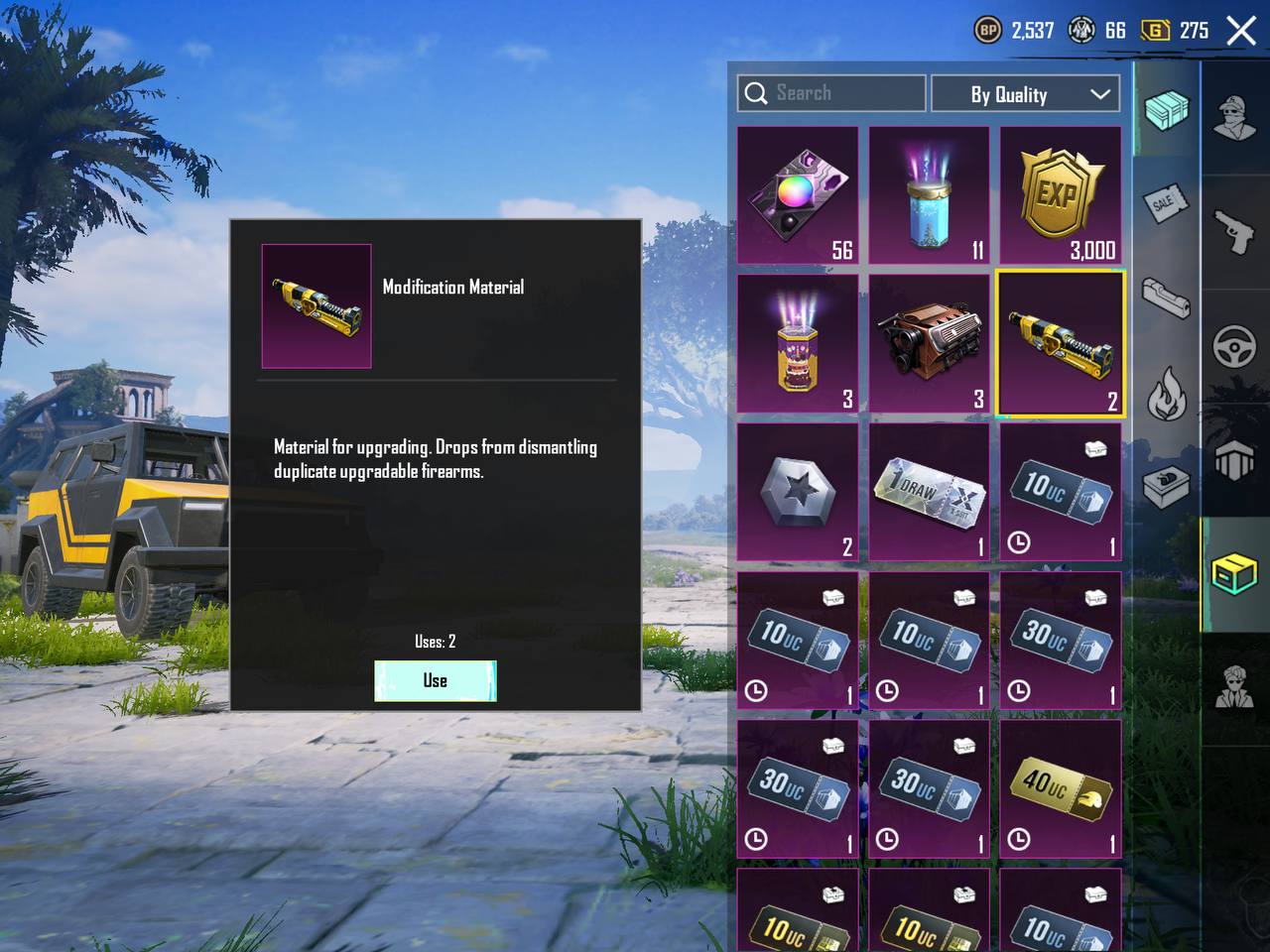Select the emblem structure category icon
This screenshot has height=952, width=1270.
1235,462
